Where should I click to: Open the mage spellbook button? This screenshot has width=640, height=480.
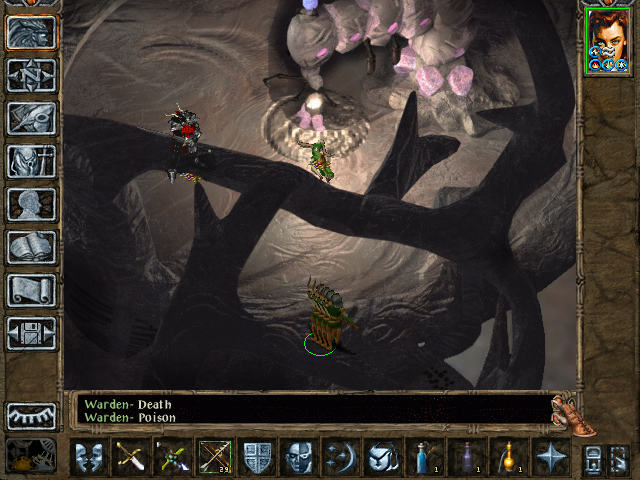tap(31, 247)
